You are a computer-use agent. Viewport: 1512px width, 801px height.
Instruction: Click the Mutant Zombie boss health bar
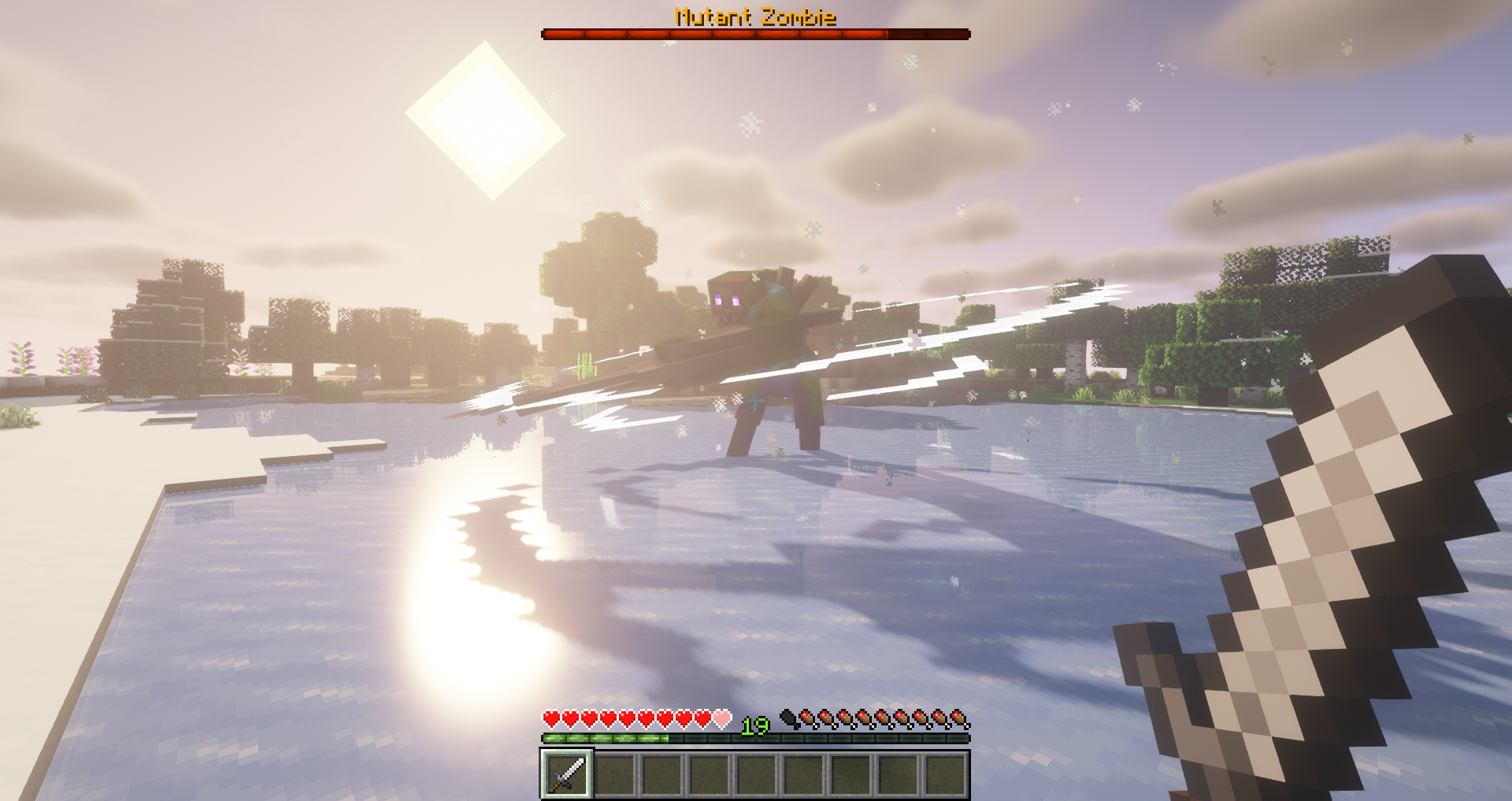754,33
